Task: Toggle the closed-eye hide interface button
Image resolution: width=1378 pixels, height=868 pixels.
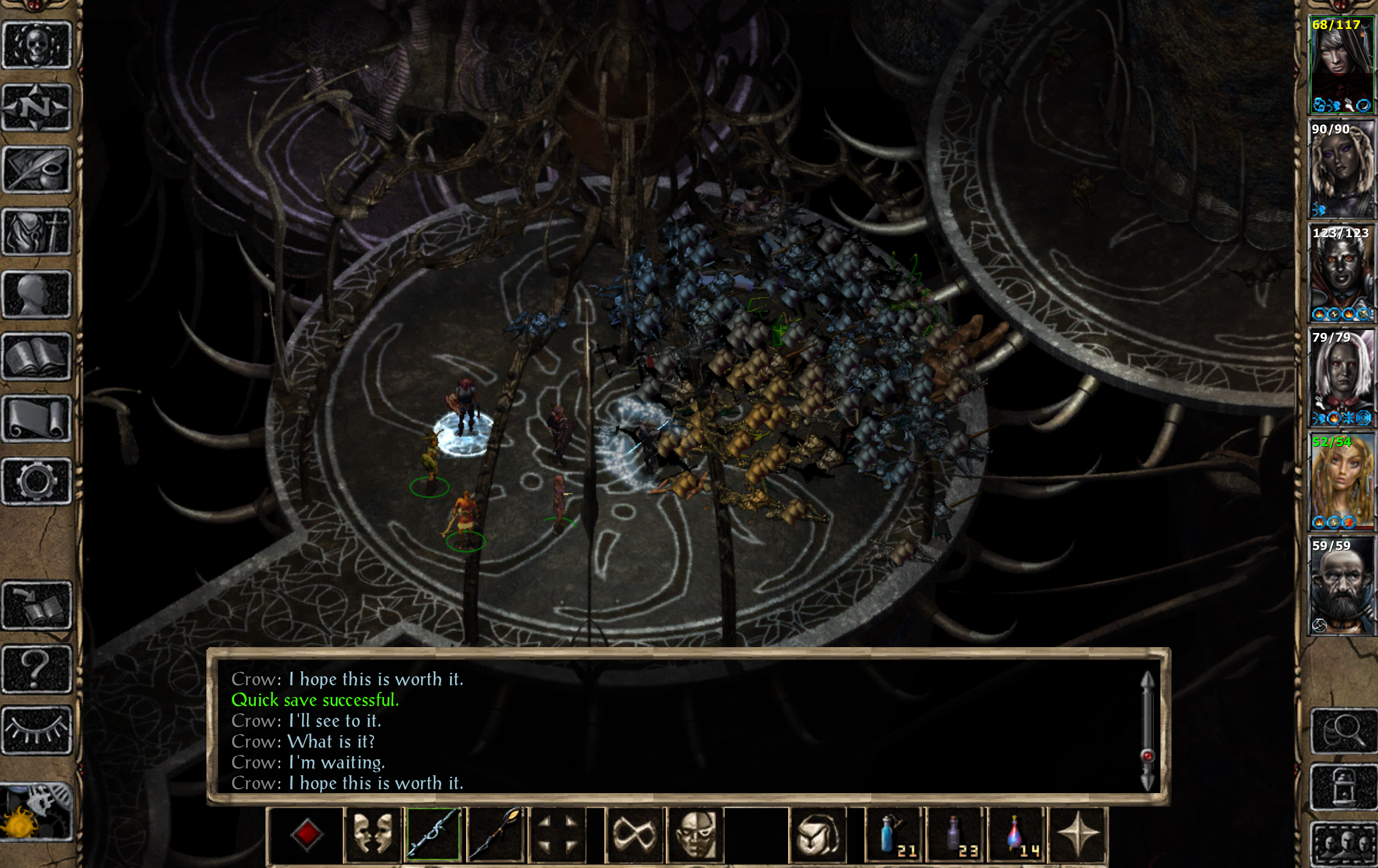Action: 37,730
